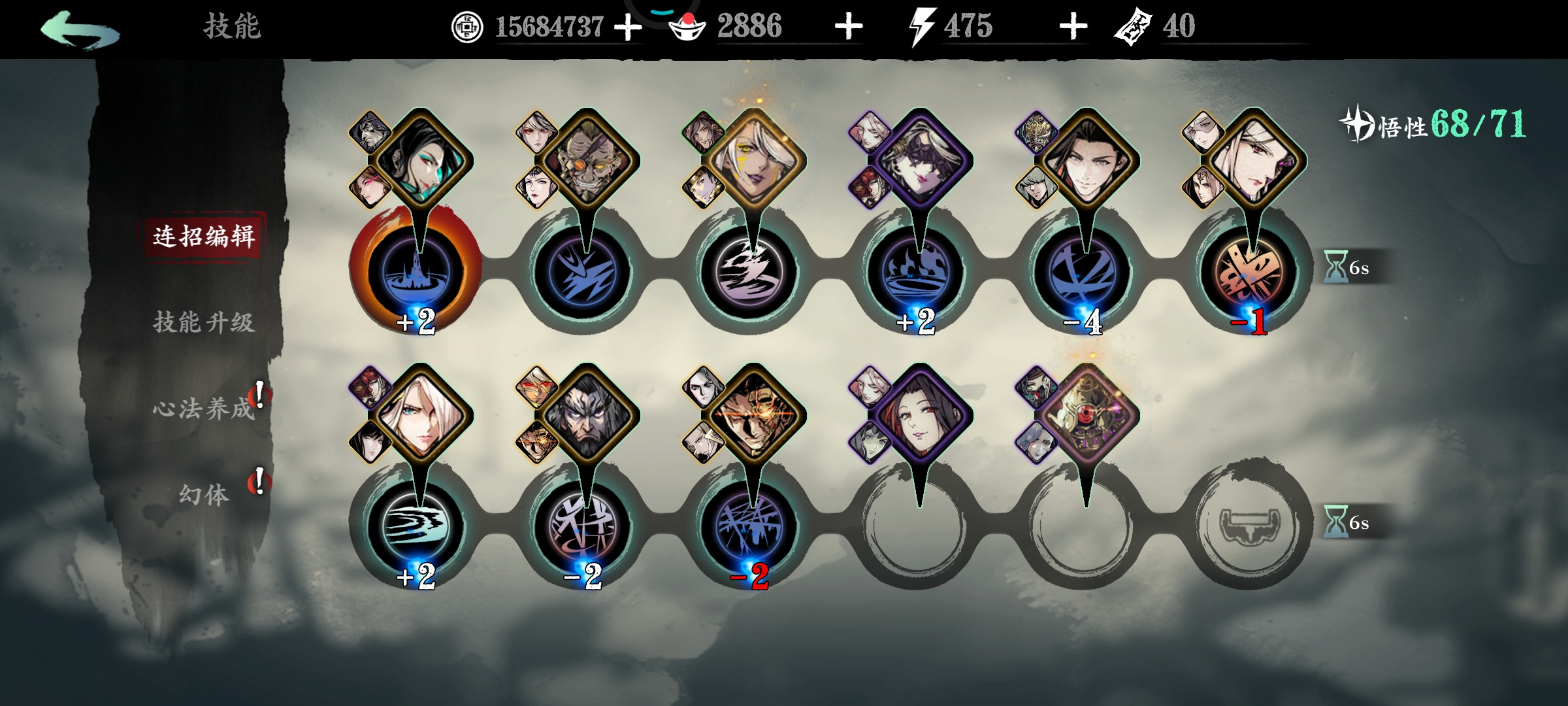This screenshot has width=1568, height=706.
Task: Choose the golden armored helmet portrait
Action: (x=1086, y=416)
